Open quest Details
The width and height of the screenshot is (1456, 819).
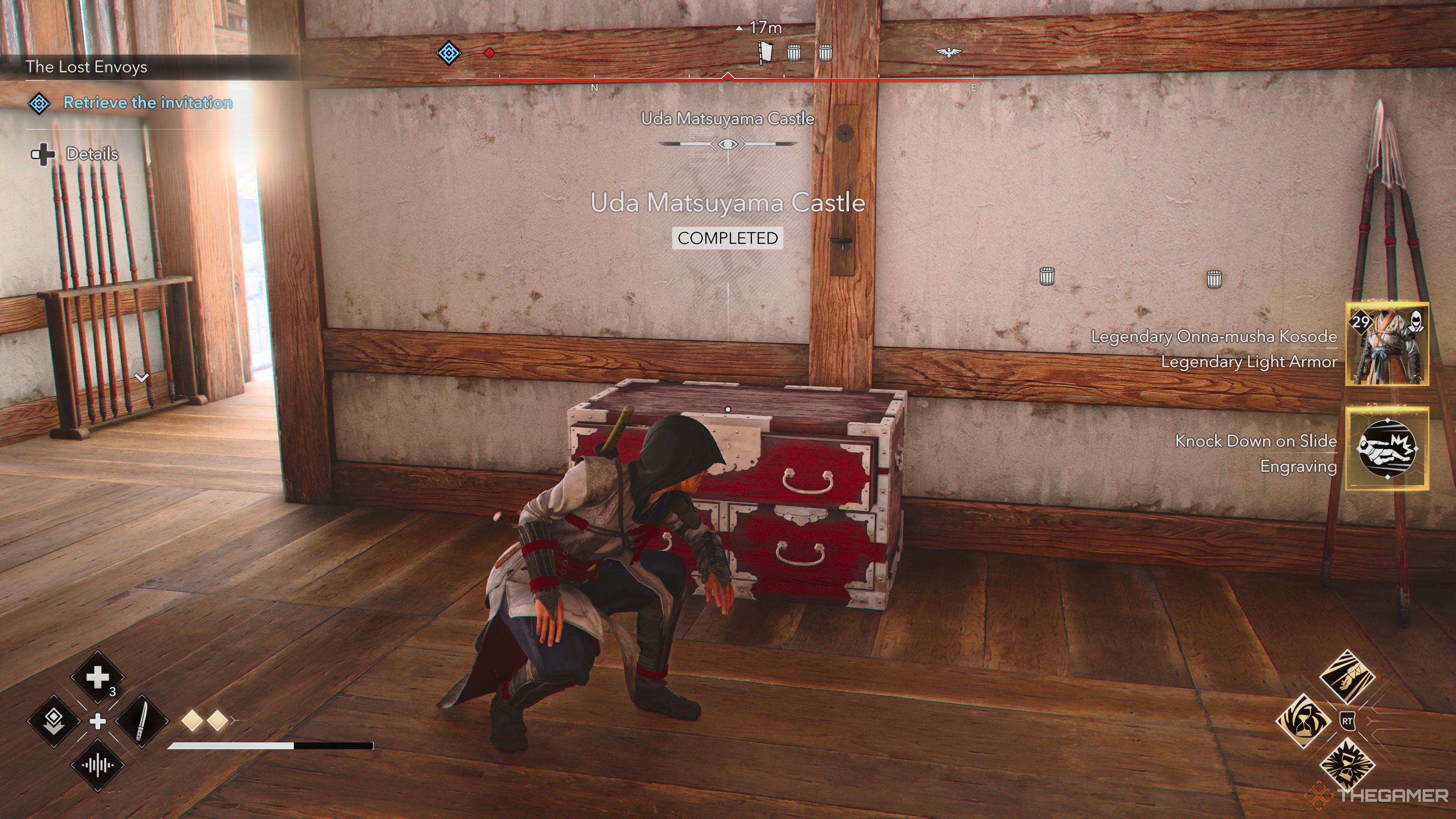[91, 154]
